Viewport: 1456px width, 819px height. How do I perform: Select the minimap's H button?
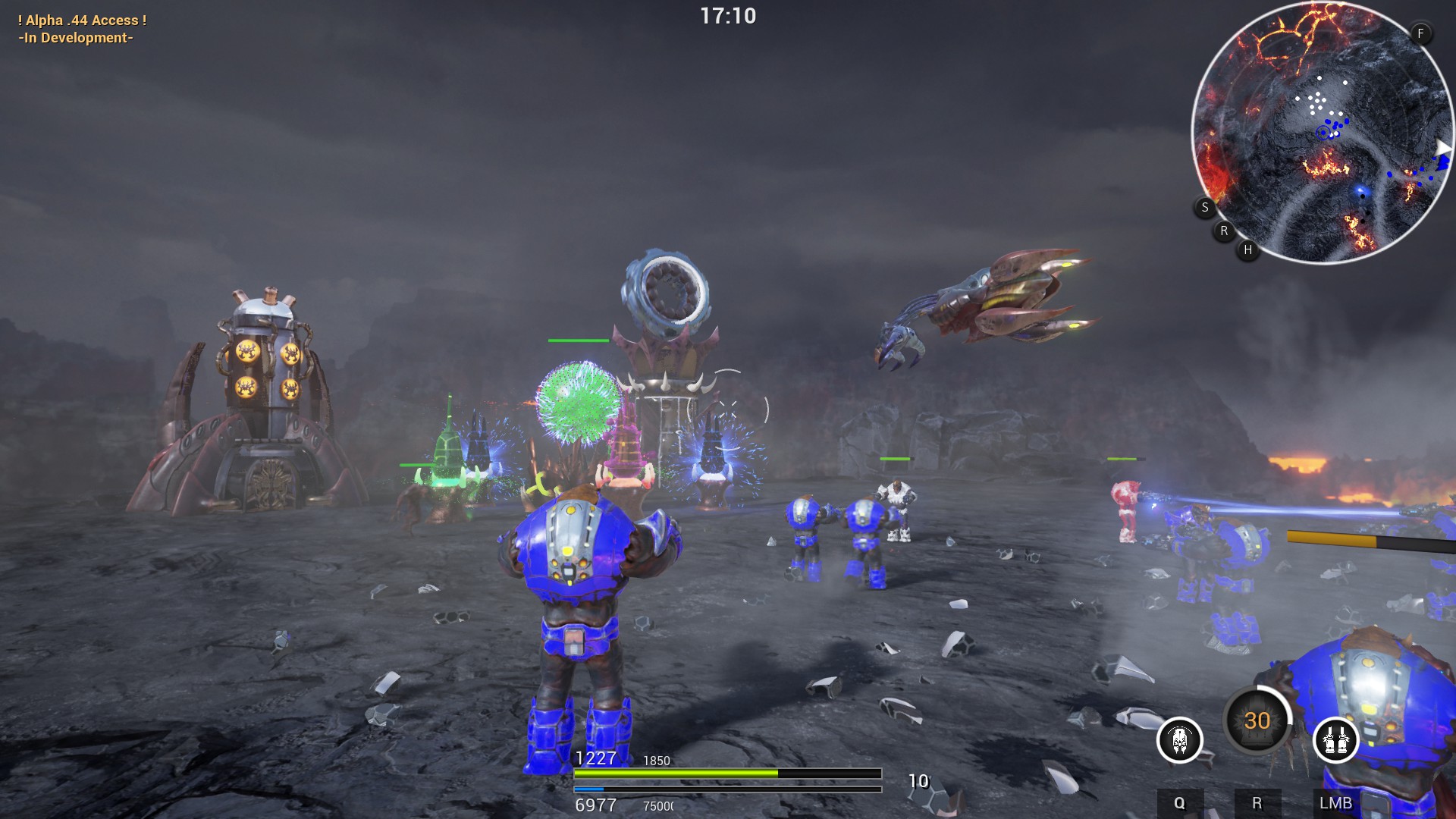(x=1247, y=249)
